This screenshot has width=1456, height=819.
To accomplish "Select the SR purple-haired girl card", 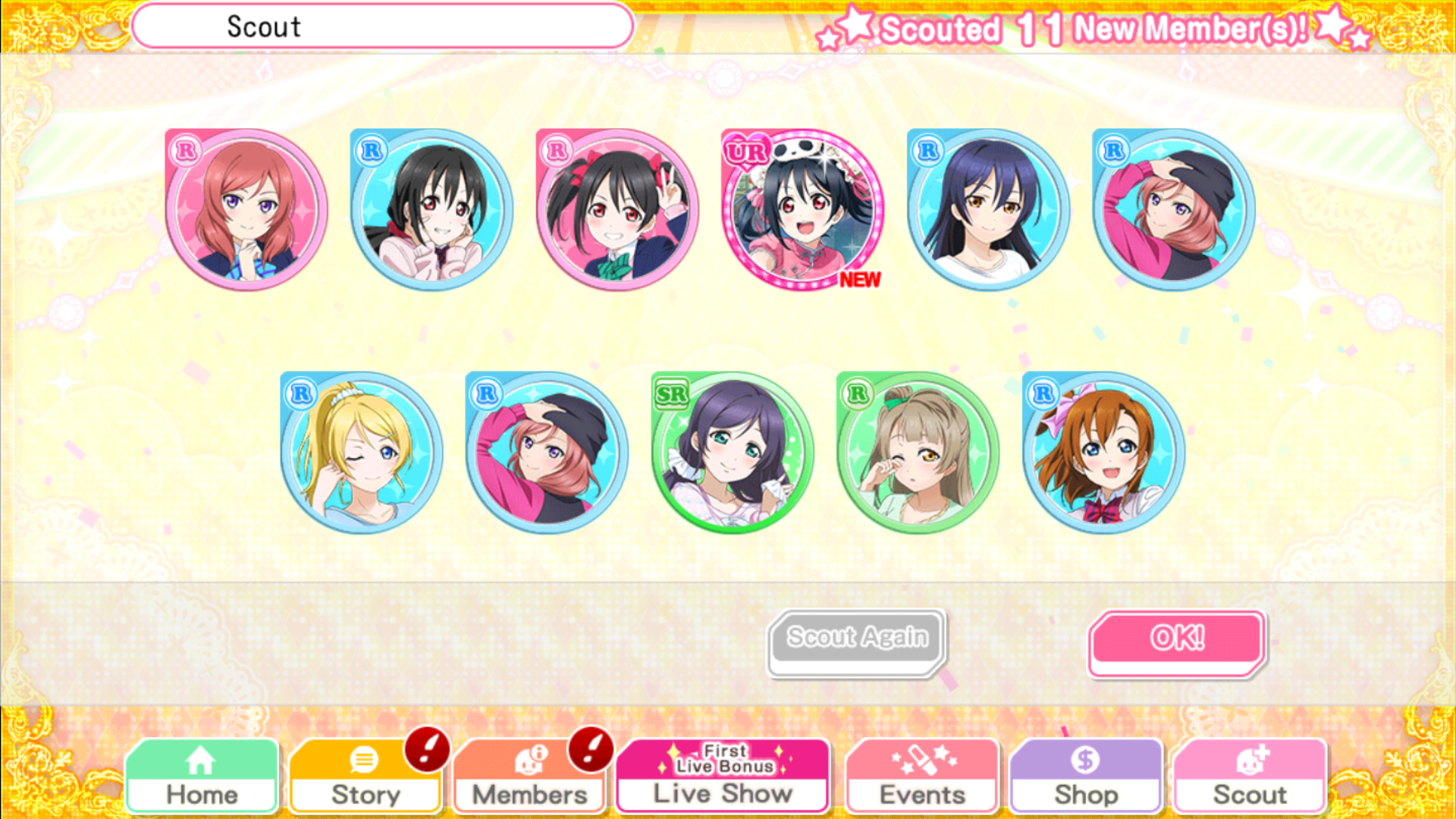I will click(732, 453).
